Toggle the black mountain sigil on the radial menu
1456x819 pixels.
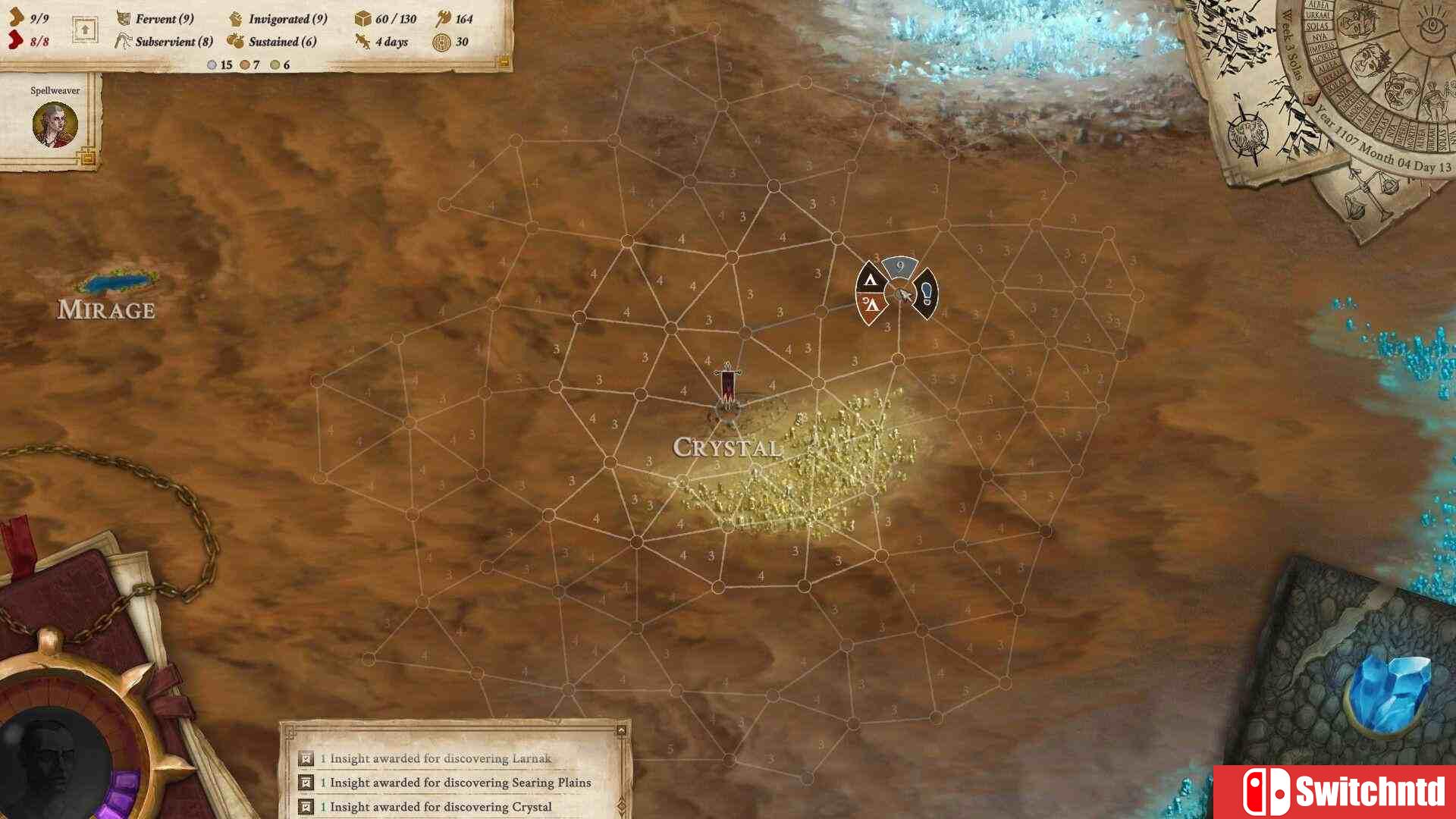tap(871, 280)
